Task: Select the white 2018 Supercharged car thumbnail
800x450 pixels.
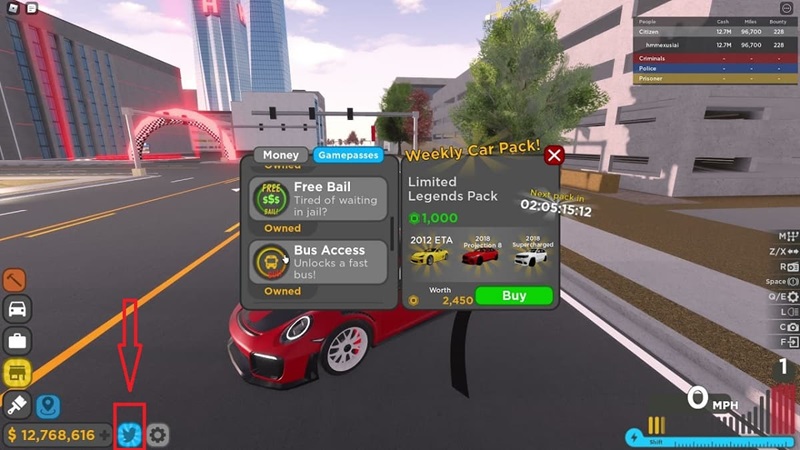Action: (x=530, y=254)
